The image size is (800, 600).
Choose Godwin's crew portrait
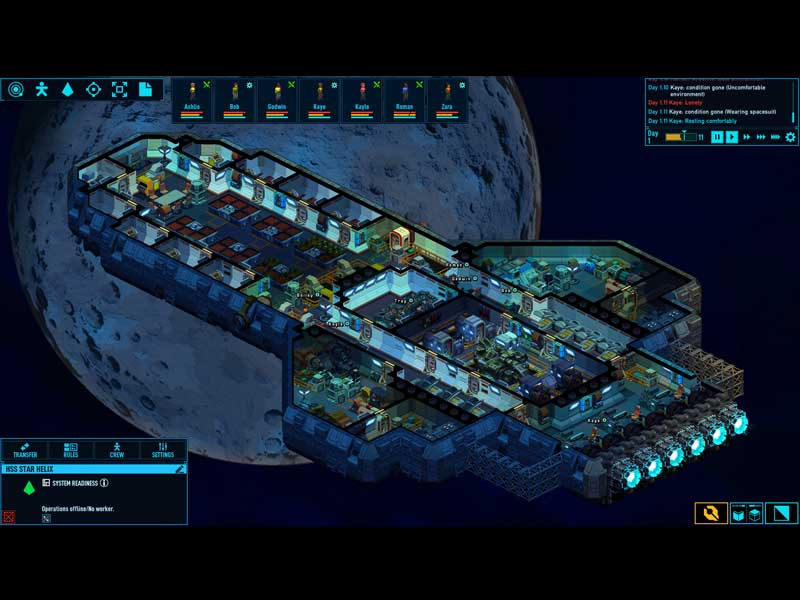tap(277, 100)
